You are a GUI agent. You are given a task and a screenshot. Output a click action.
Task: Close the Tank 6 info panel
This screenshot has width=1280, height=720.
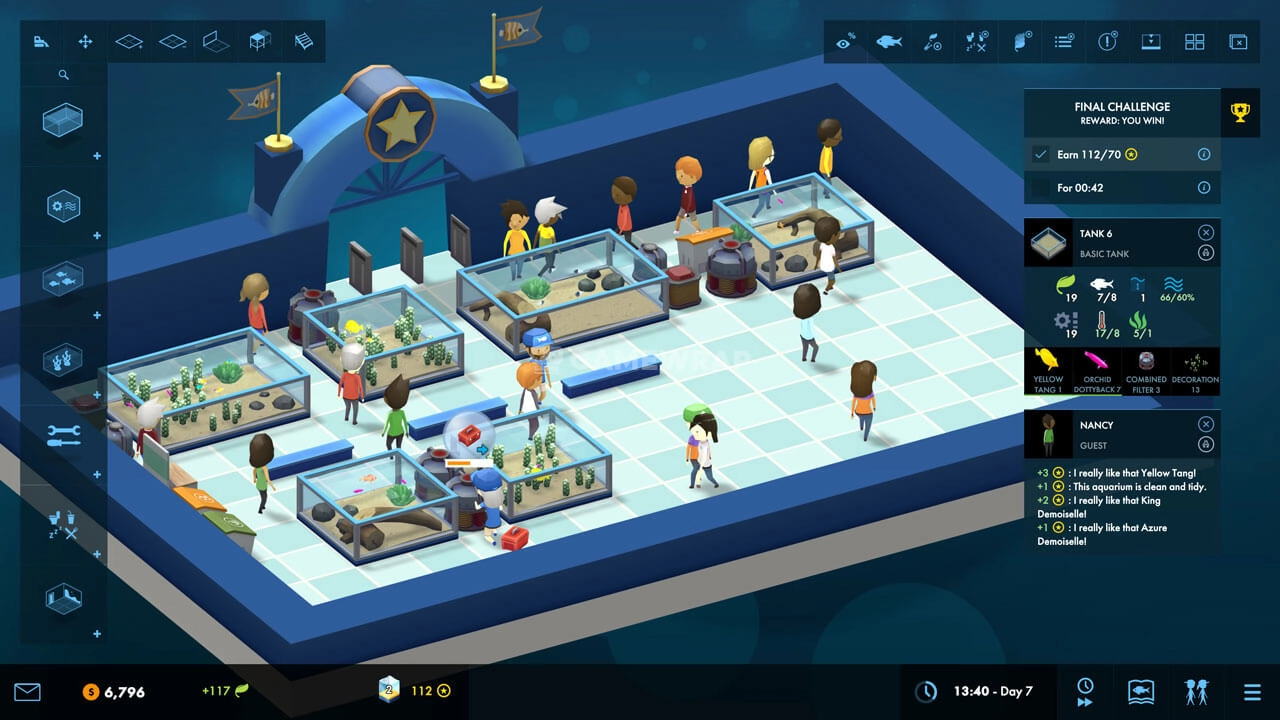point(1205,232)
